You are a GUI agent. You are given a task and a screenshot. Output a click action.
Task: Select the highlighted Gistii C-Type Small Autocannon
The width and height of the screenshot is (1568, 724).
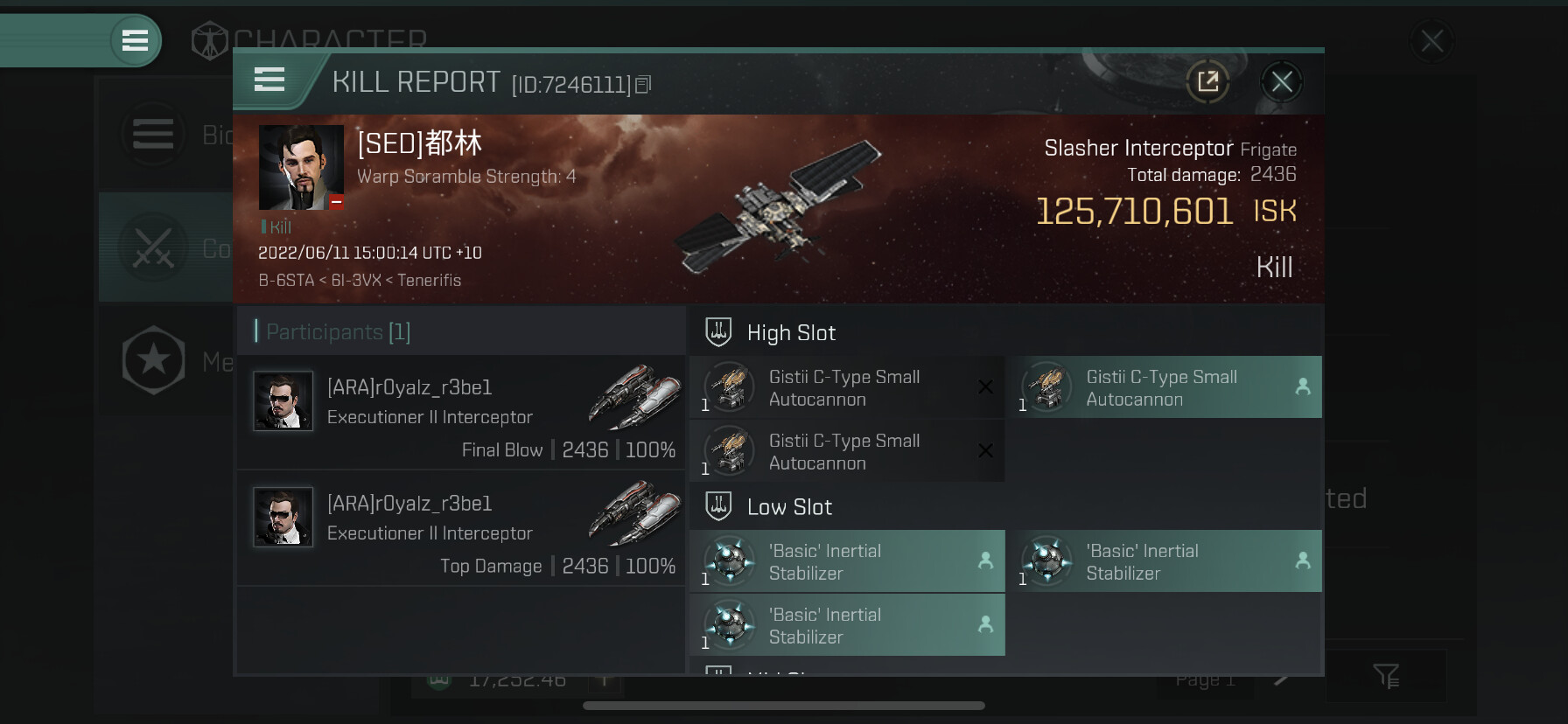click(x=1164, y=387)
